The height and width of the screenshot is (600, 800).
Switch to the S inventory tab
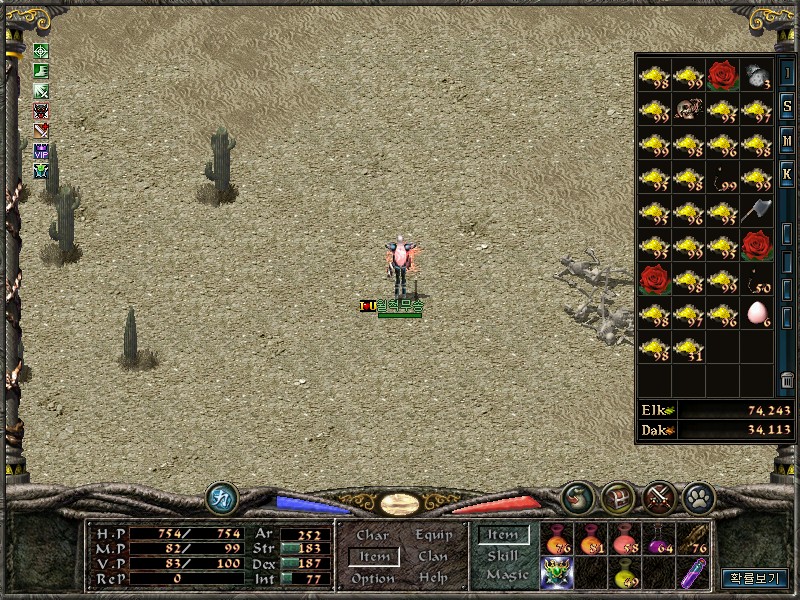(787, 107)
